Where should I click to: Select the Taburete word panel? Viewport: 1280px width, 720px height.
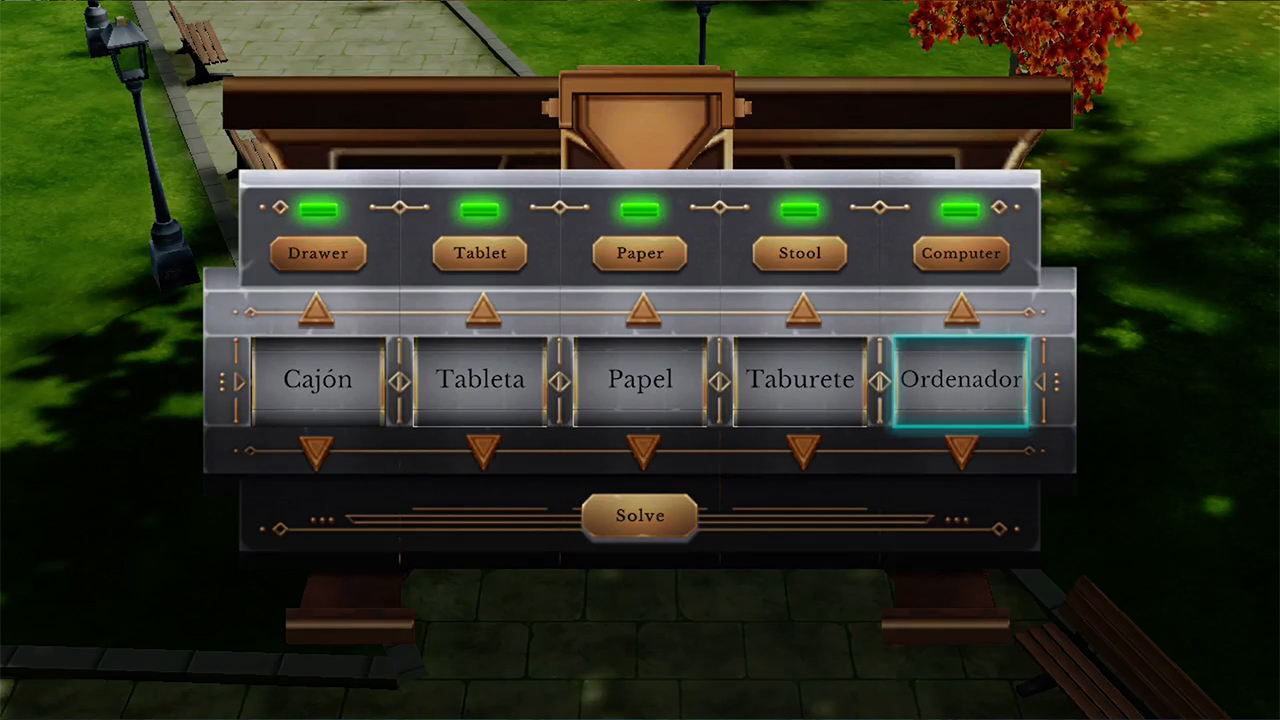(800, 380)
